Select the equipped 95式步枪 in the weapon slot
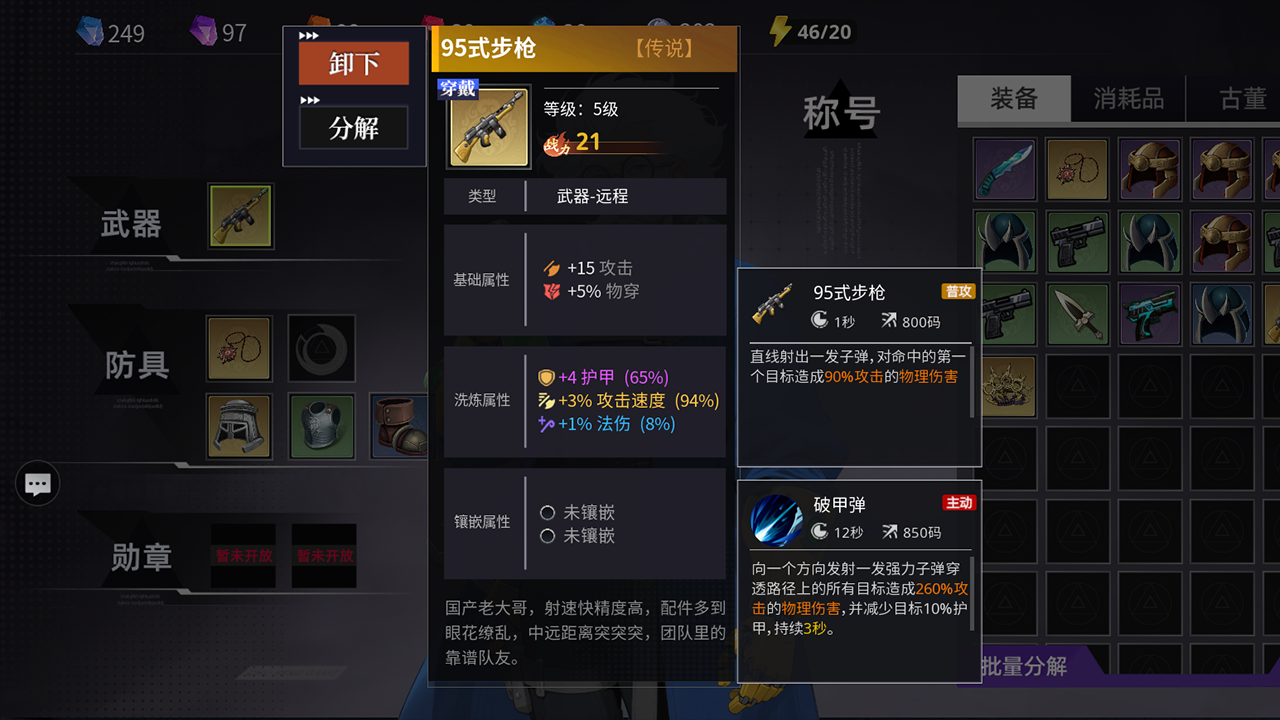This screenshot has height=720, width=1280. point(240,215)
